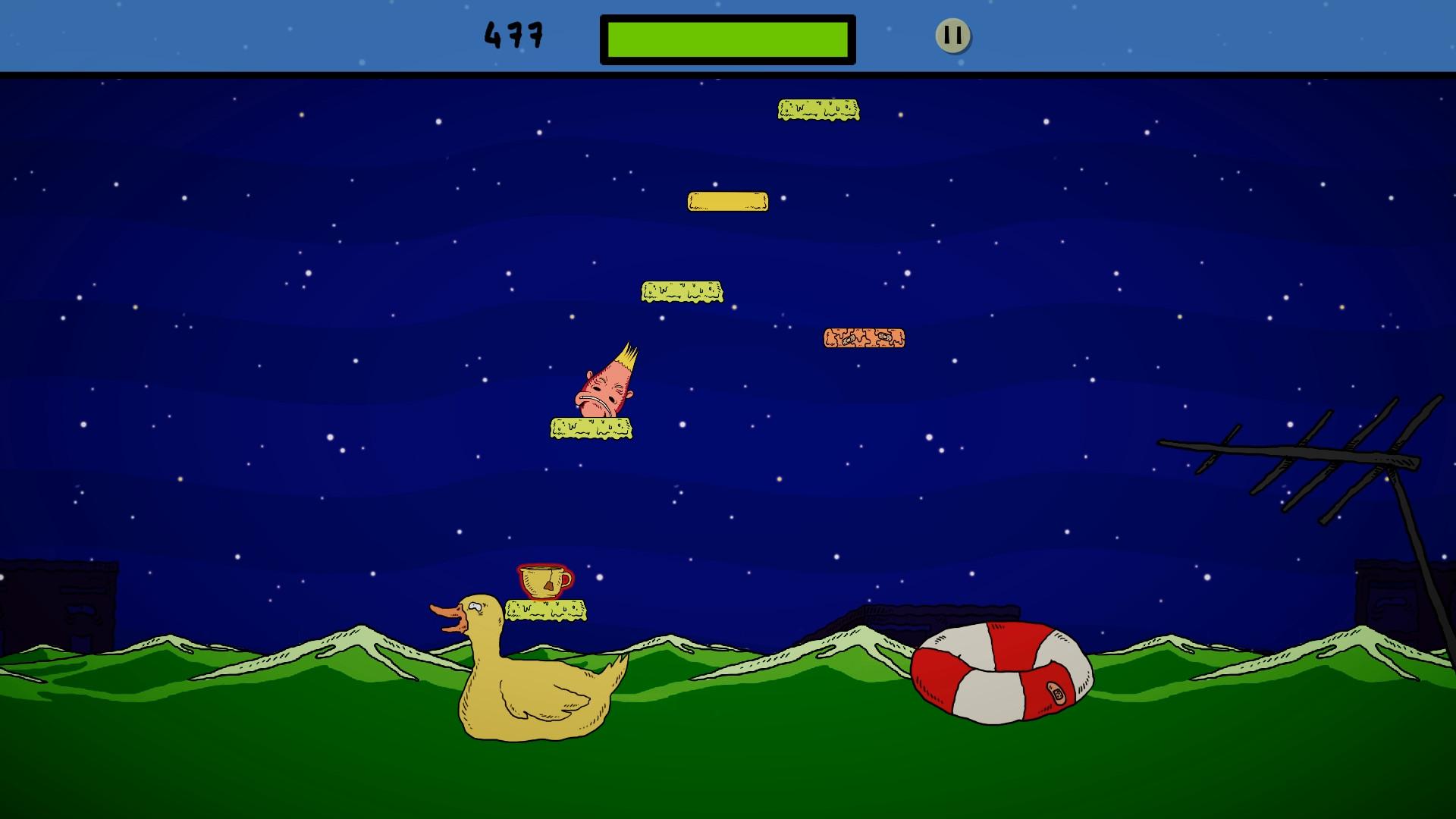Select the band-aid sticker on the lifebuoy
The image size is (1456, 819).
click(x=1058, y=692)
